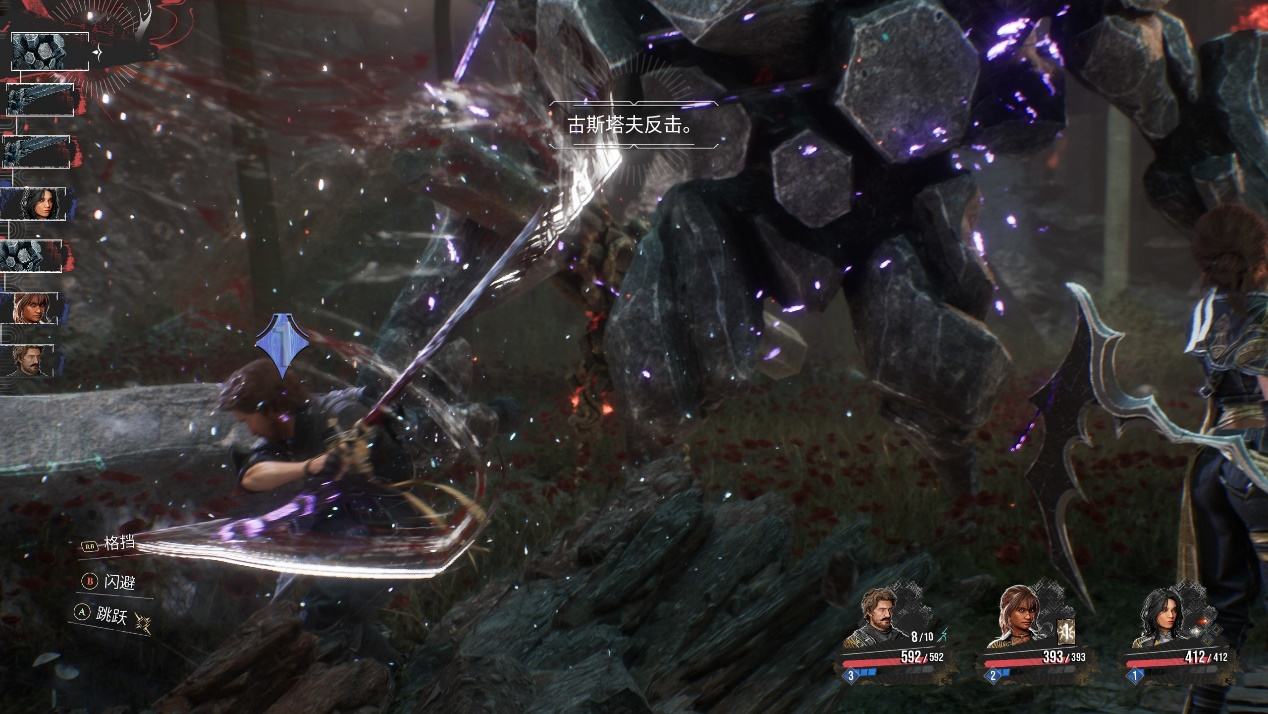The width and height of the screenshot is (1268, 714).
Task: Click the brown-haired woman's turn order entry
Action: click(30, 307)
